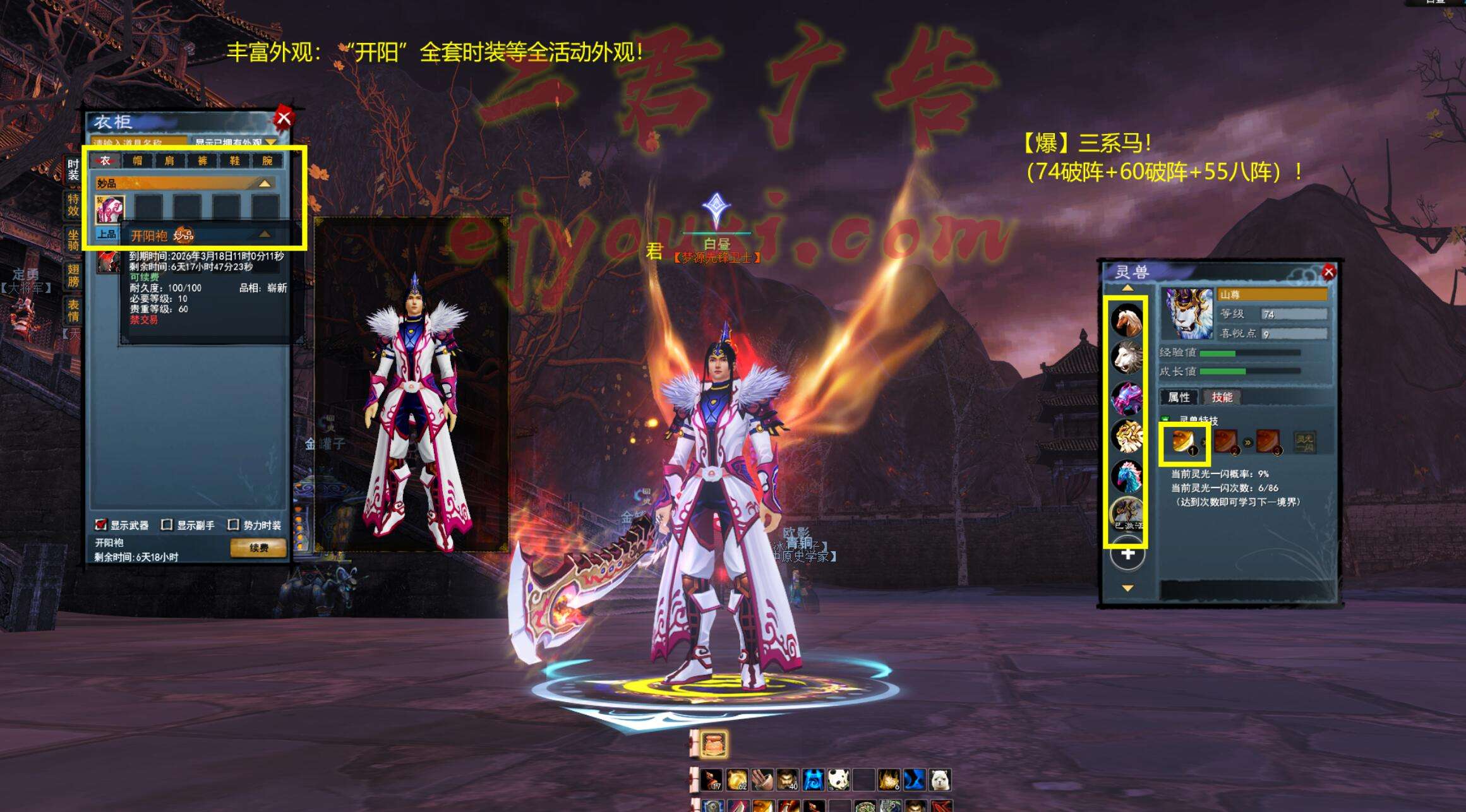Tick the 势力时装 checkbox
This screenshot has height=812, width=1466.
[x=233, y=525]
